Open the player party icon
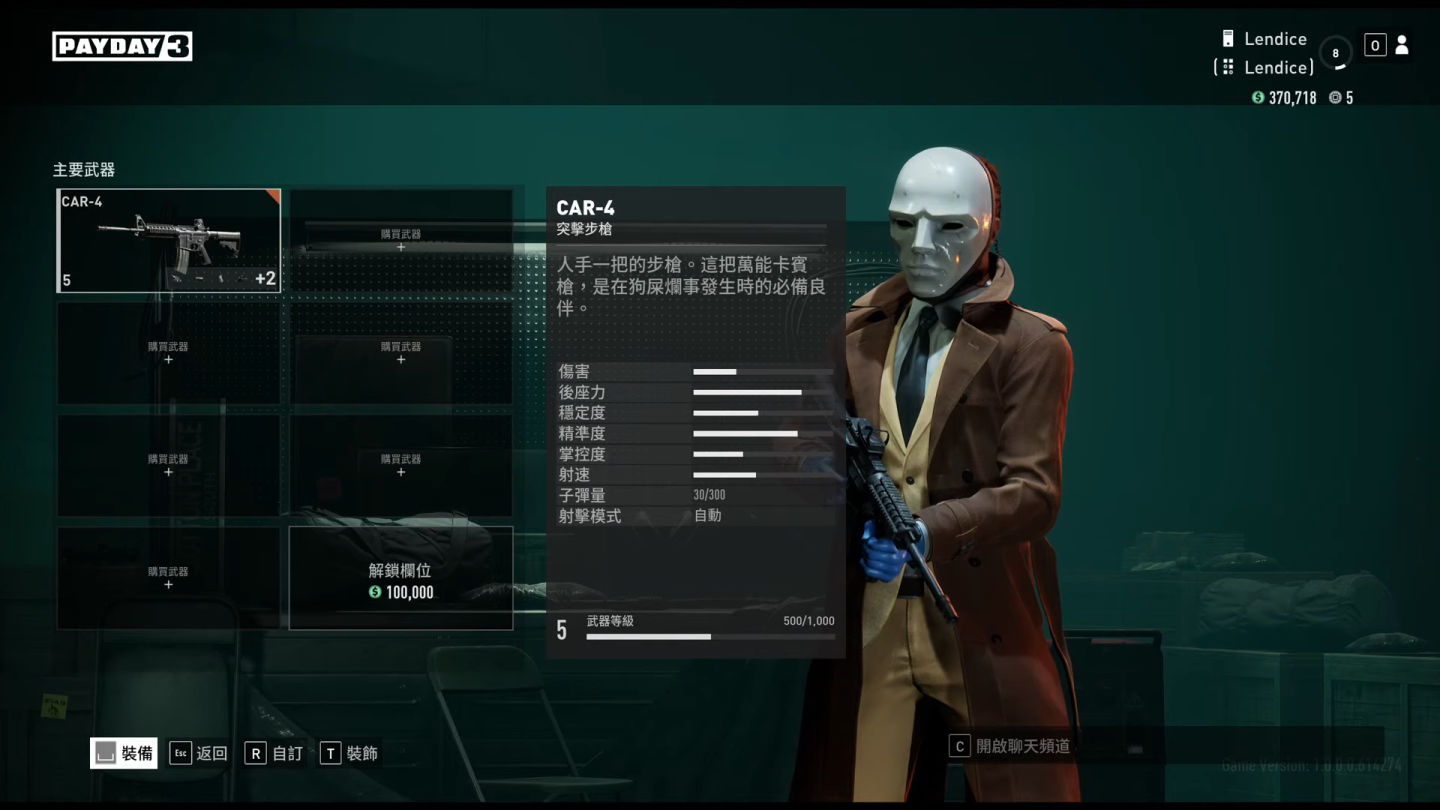This screenshot has width=1440, height=810. (x=1401, y=45)
